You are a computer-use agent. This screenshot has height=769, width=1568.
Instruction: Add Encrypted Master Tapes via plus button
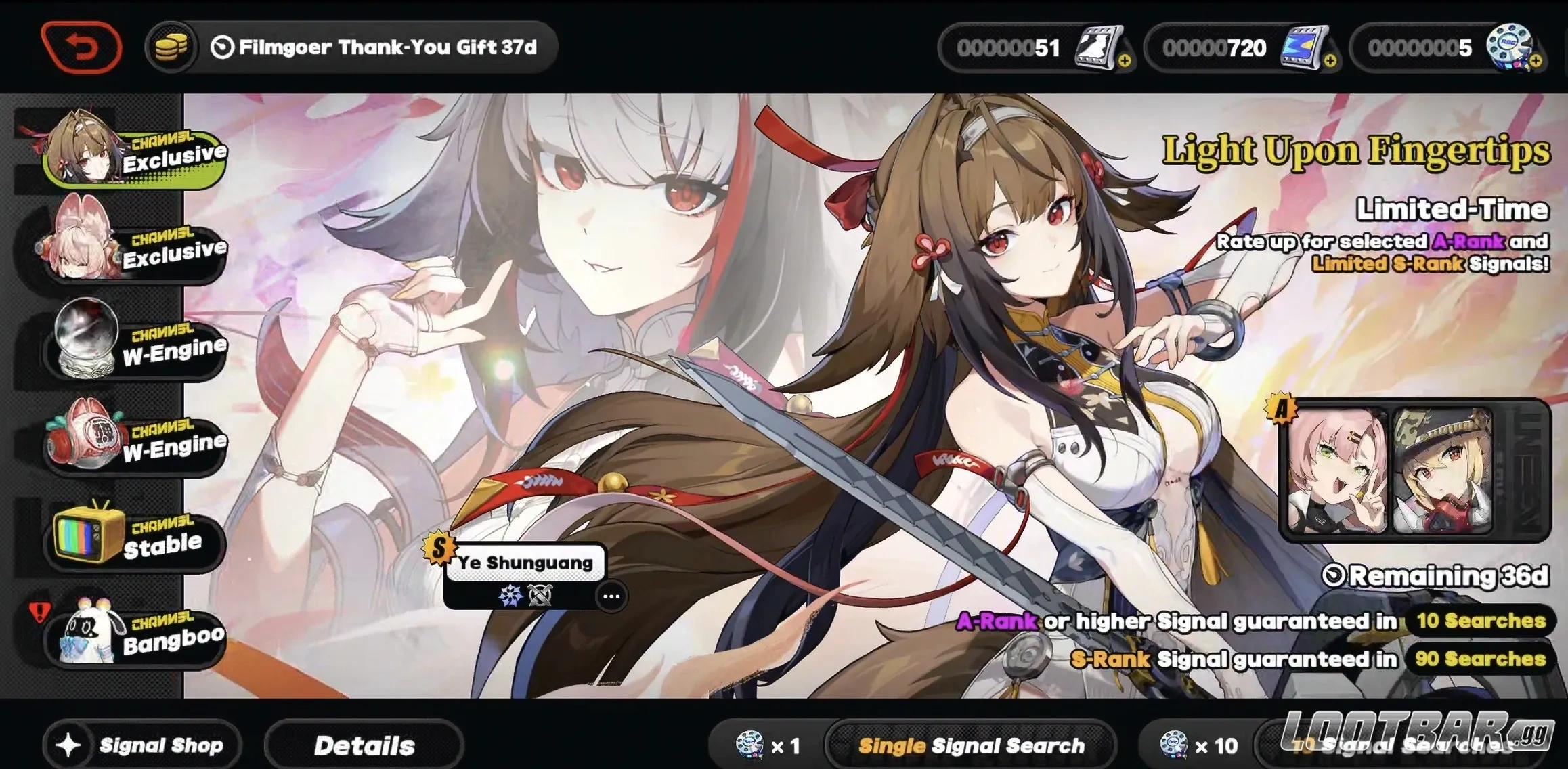coord(1536,62)
